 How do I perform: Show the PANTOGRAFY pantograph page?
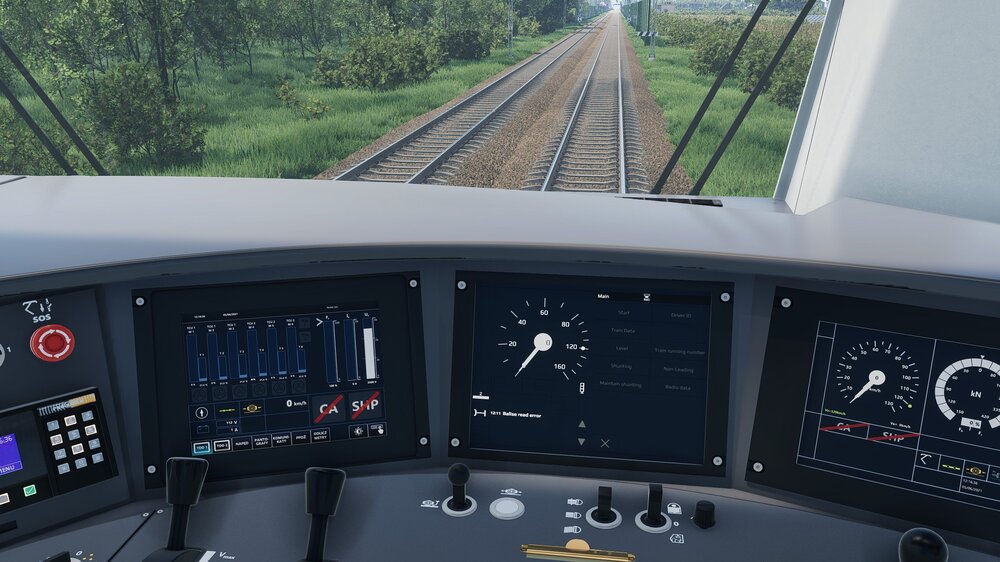pos(261,441)
